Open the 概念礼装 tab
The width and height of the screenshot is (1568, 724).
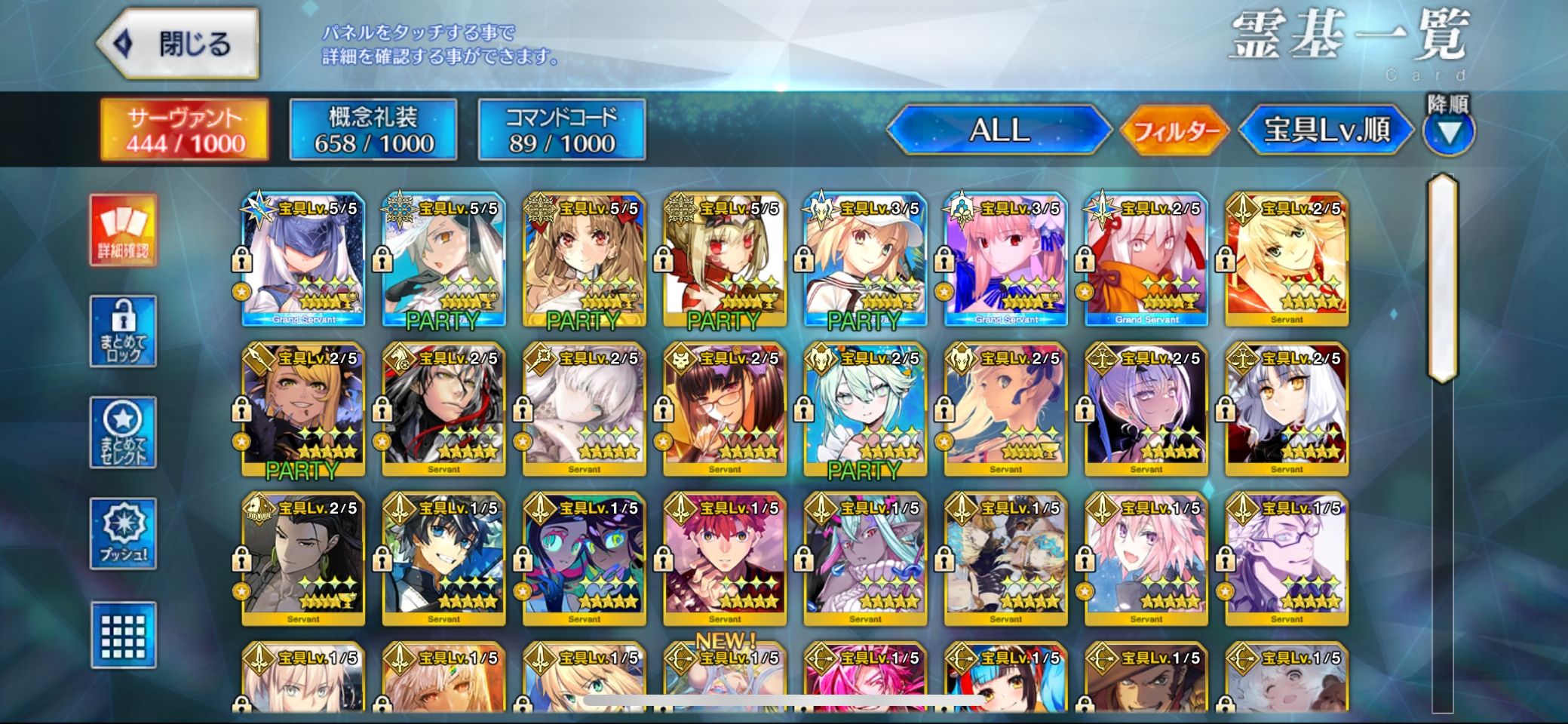pyautogui.click(x=373, y=130)
